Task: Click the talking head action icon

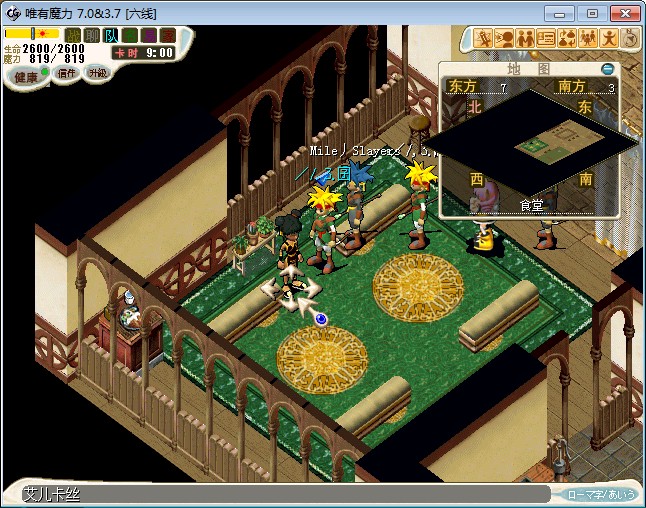Action: click(x=505, y=39)
